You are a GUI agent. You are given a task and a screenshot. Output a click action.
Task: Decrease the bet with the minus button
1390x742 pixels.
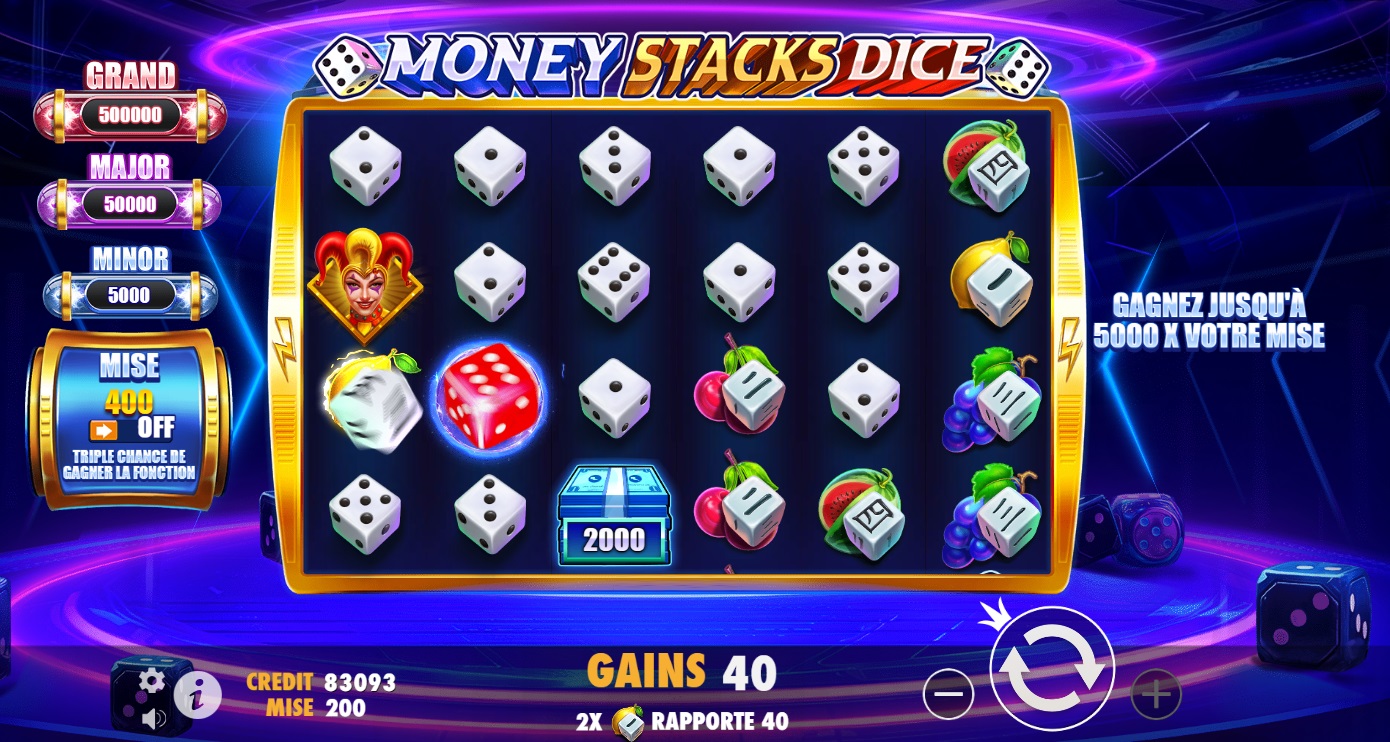point(949,693)
